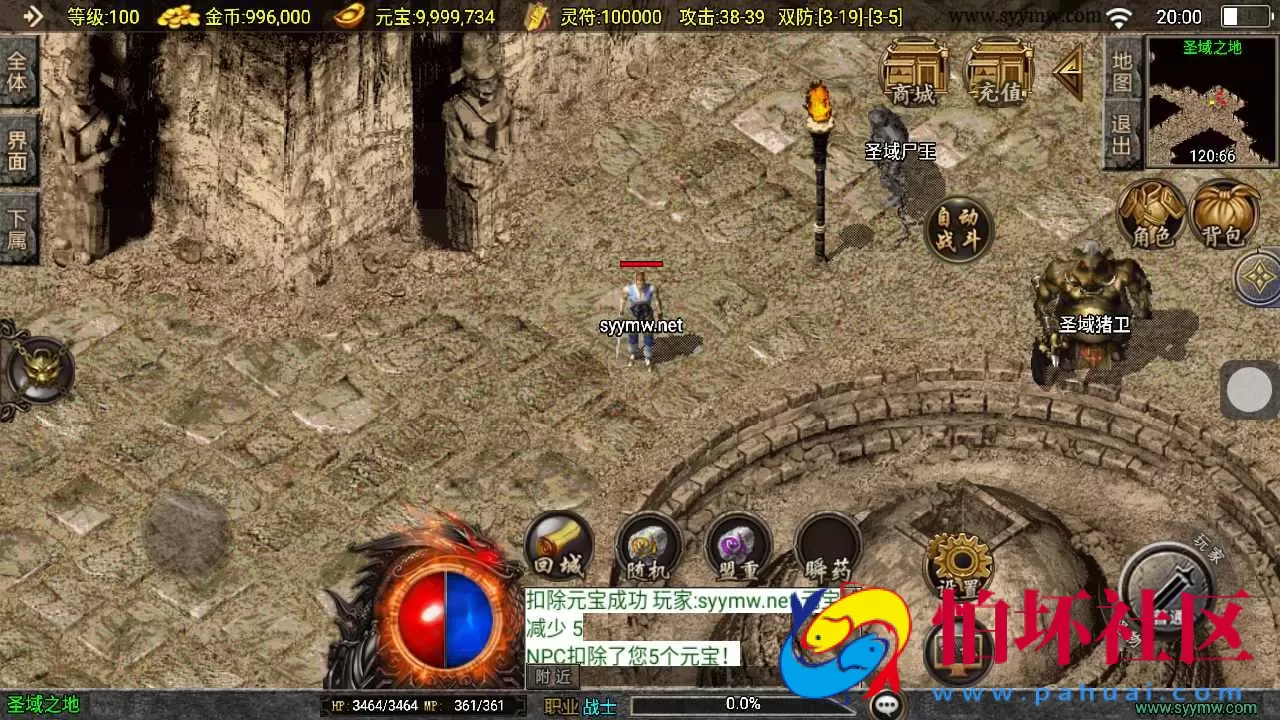This screenshot has width=1280, height=720.
Task: Toggle the floating gray assistant ball
Action: [1248, 389]
